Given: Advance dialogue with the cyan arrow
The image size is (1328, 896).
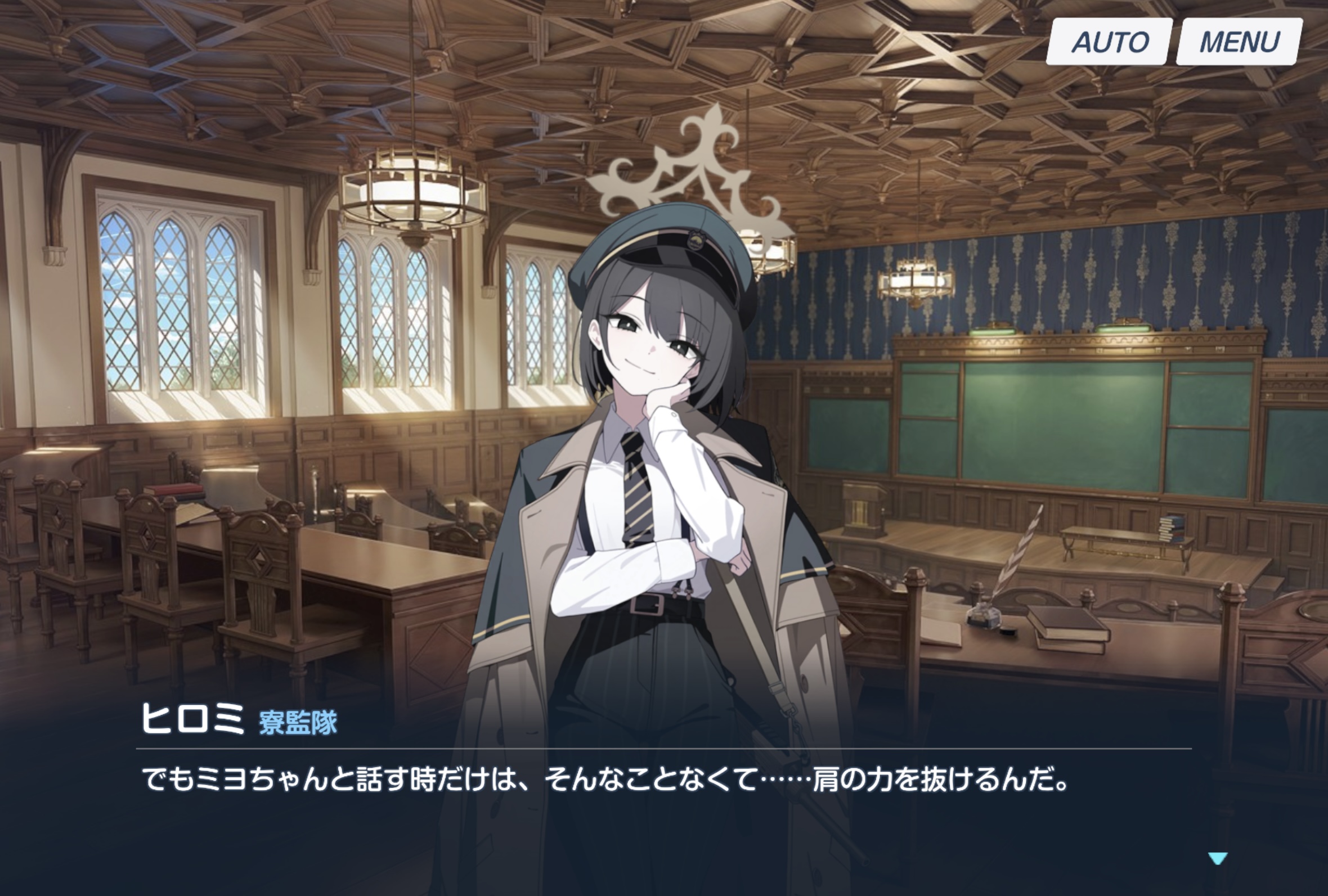Looking at the screenshot, I should tap(1218, 858).
